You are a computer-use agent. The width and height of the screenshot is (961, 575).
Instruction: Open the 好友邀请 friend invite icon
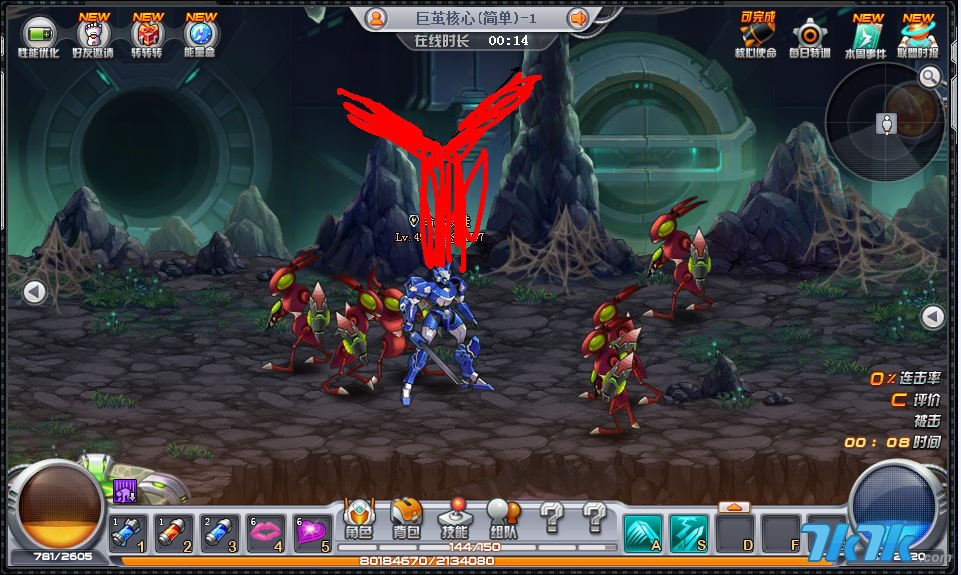click(x=93, y=35)
